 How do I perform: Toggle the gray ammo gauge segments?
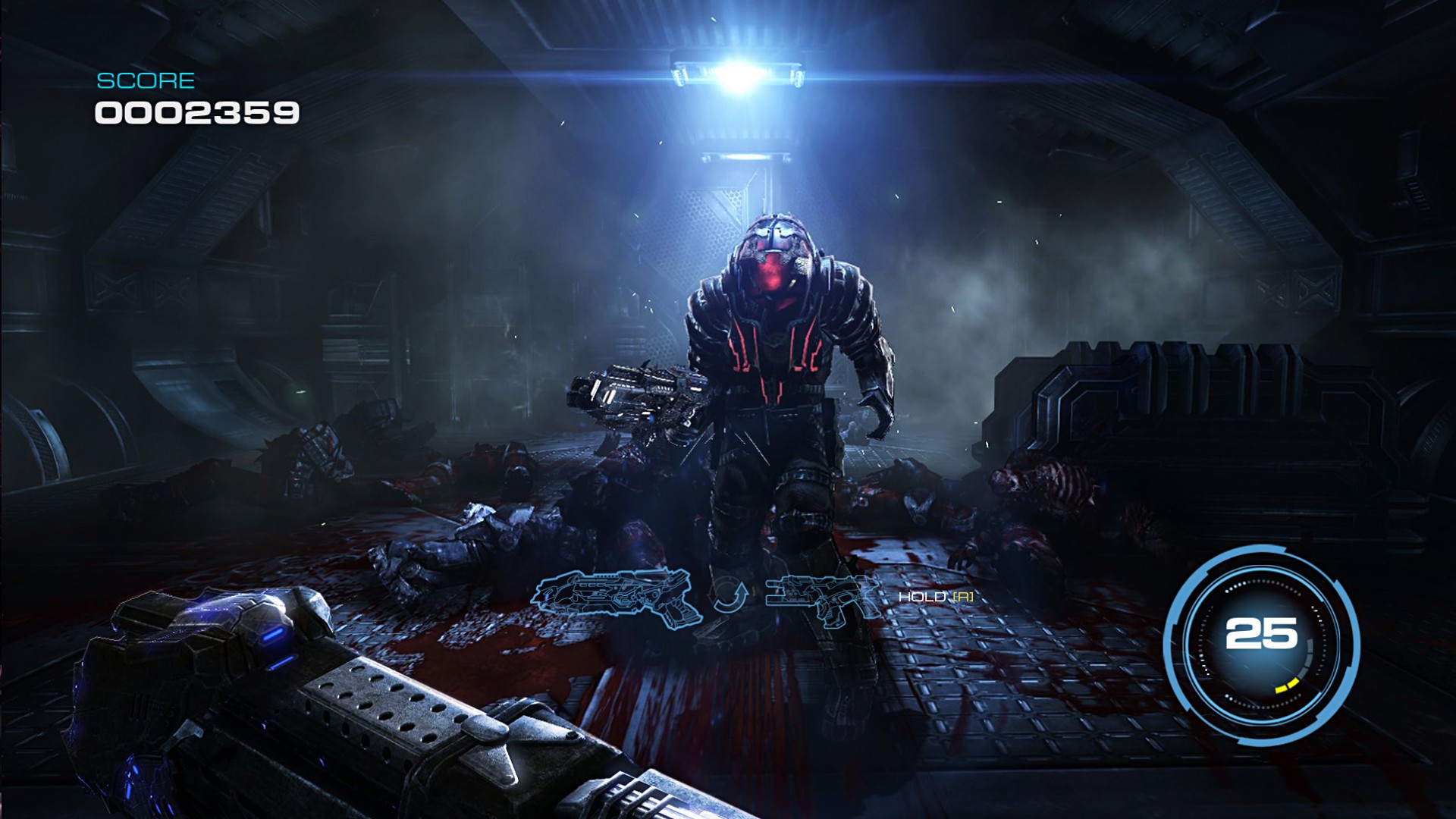[1308, 656]
